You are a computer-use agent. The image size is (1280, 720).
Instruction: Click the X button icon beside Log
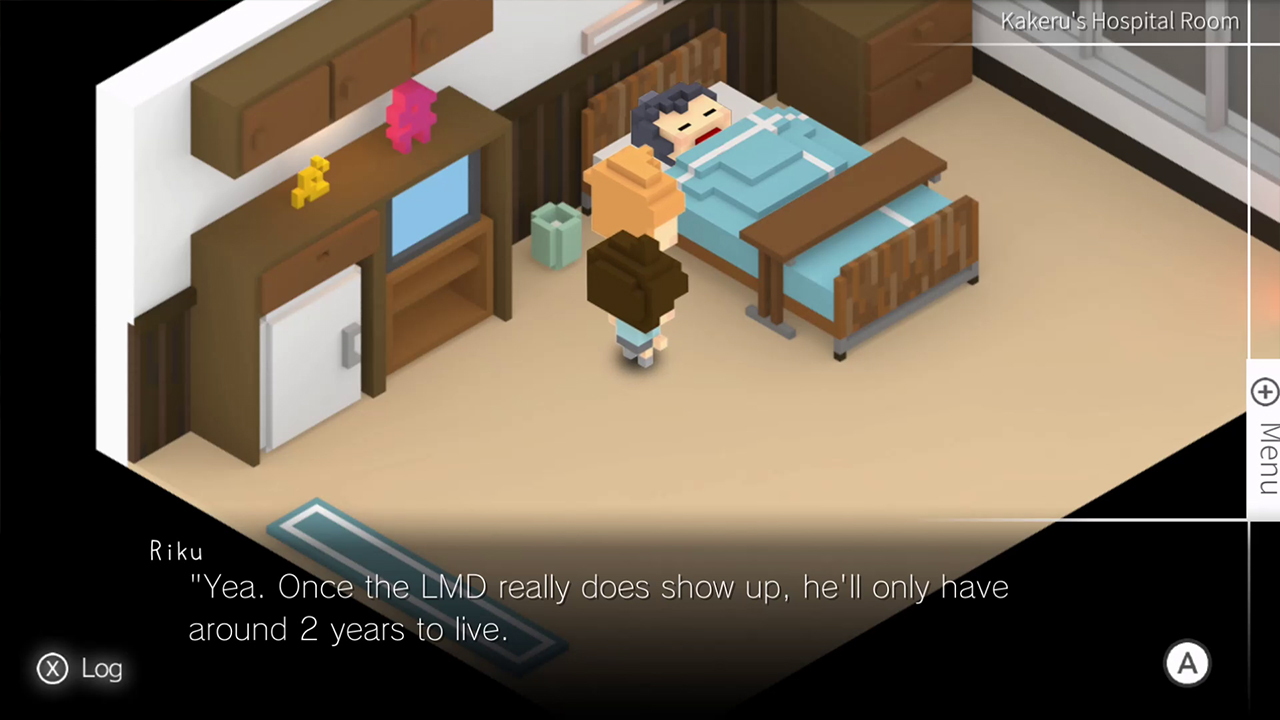[52, 669]
